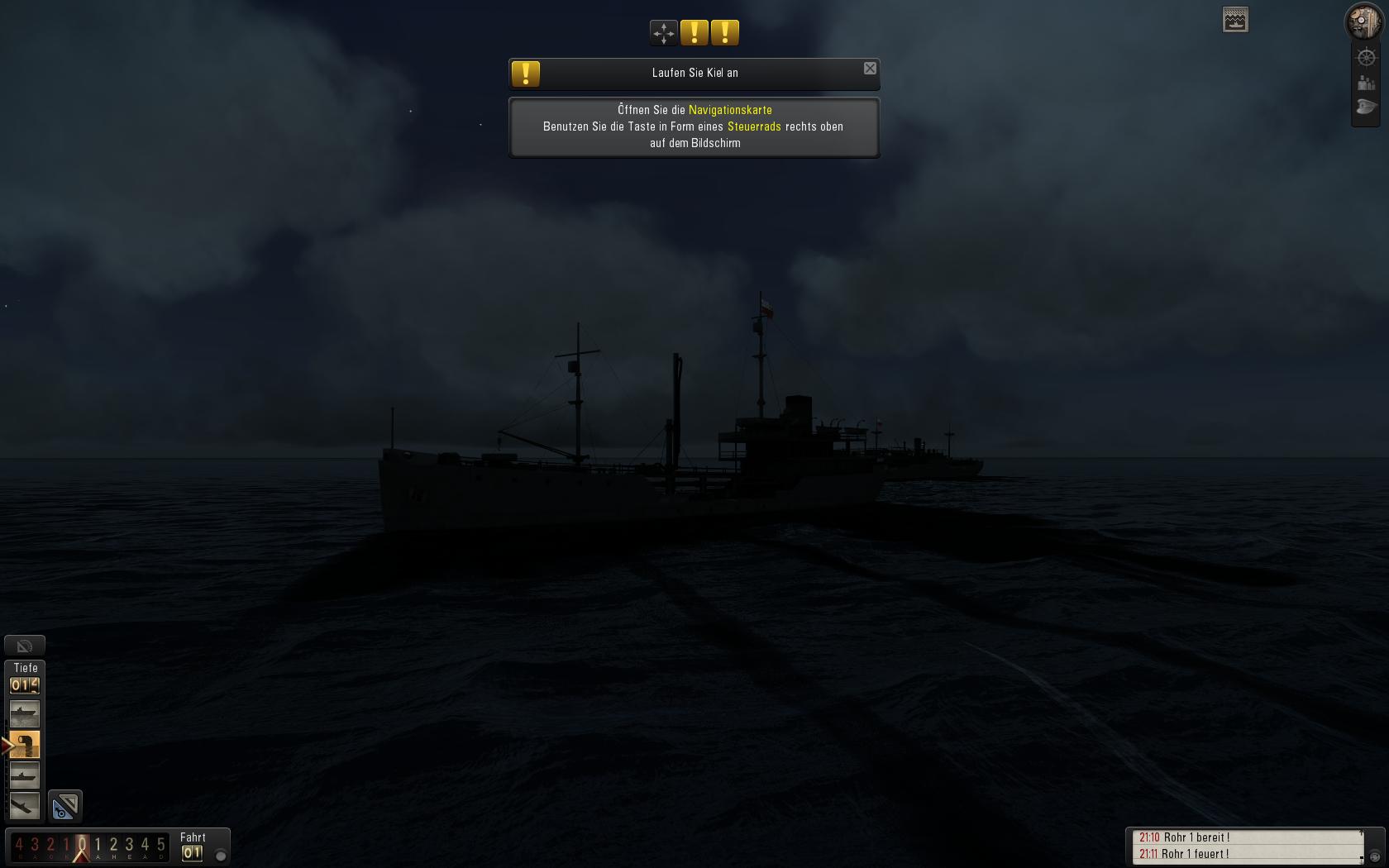The image size is (1389, 868).
Task: Open the navigation map via steering wheel icon
Action: click(x=1366, y=58)
